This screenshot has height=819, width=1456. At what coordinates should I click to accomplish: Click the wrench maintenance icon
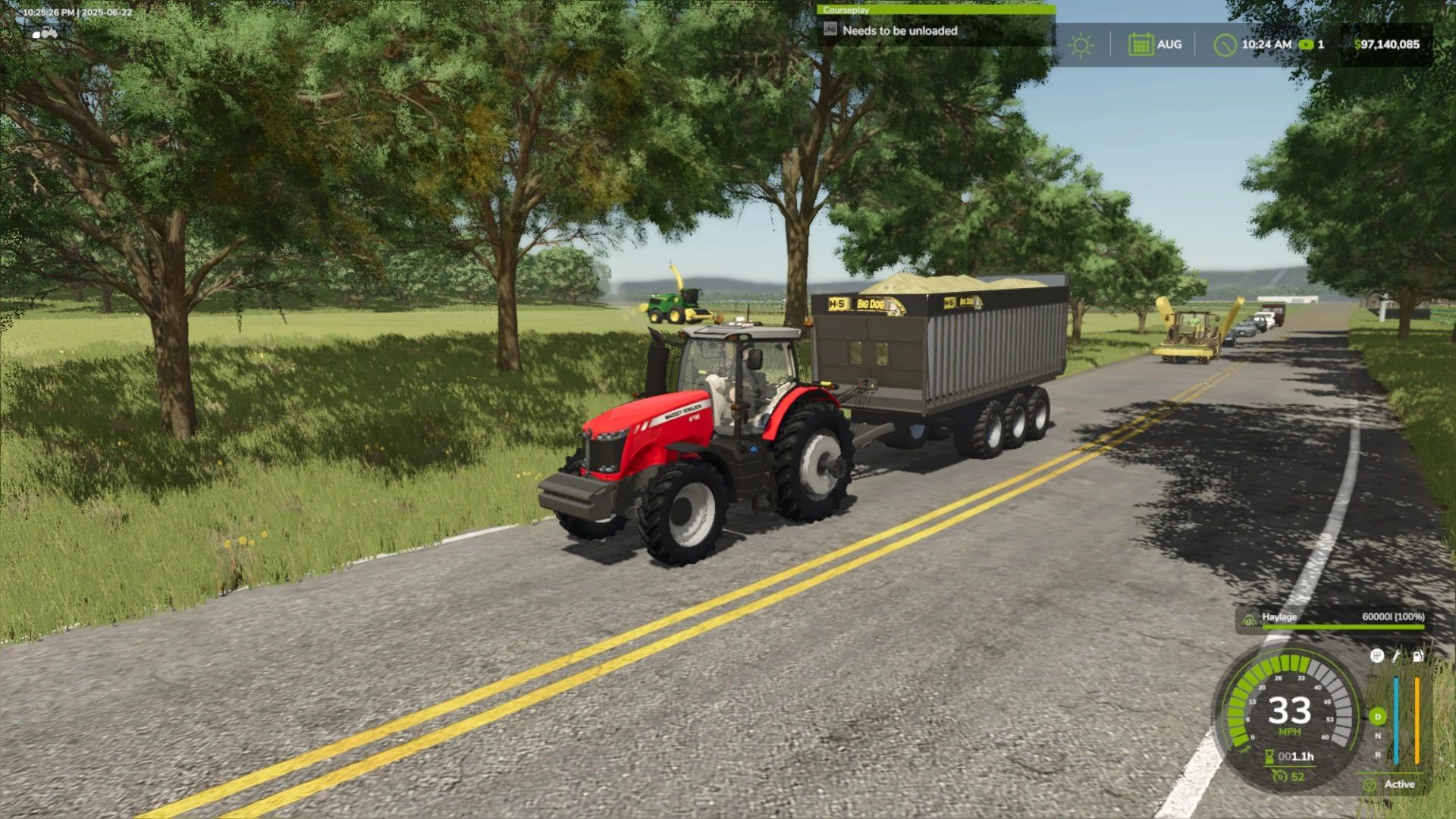[x=1396, y=657]
